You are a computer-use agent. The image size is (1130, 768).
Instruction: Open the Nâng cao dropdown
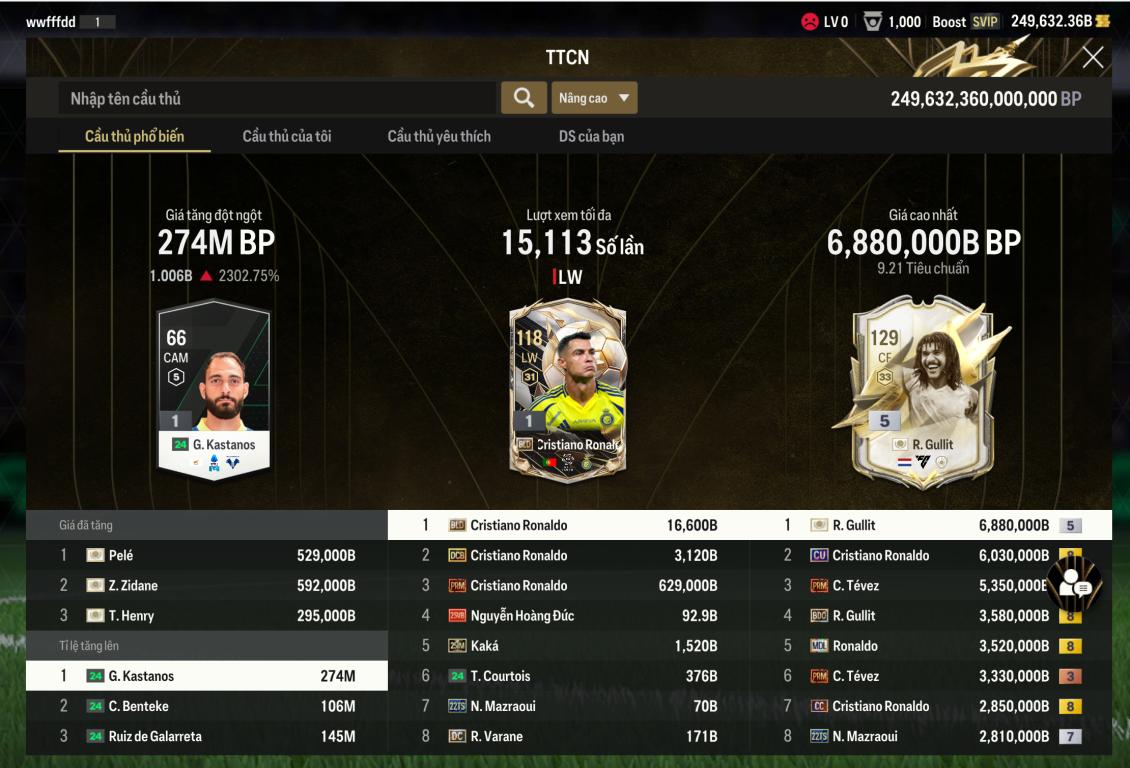(x=594, y=98)
